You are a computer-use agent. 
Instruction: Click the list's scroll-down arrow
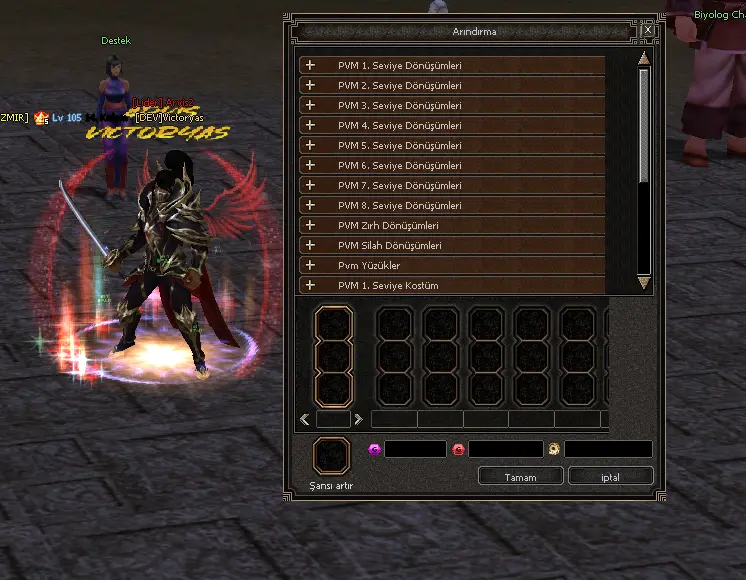(644, 284)
